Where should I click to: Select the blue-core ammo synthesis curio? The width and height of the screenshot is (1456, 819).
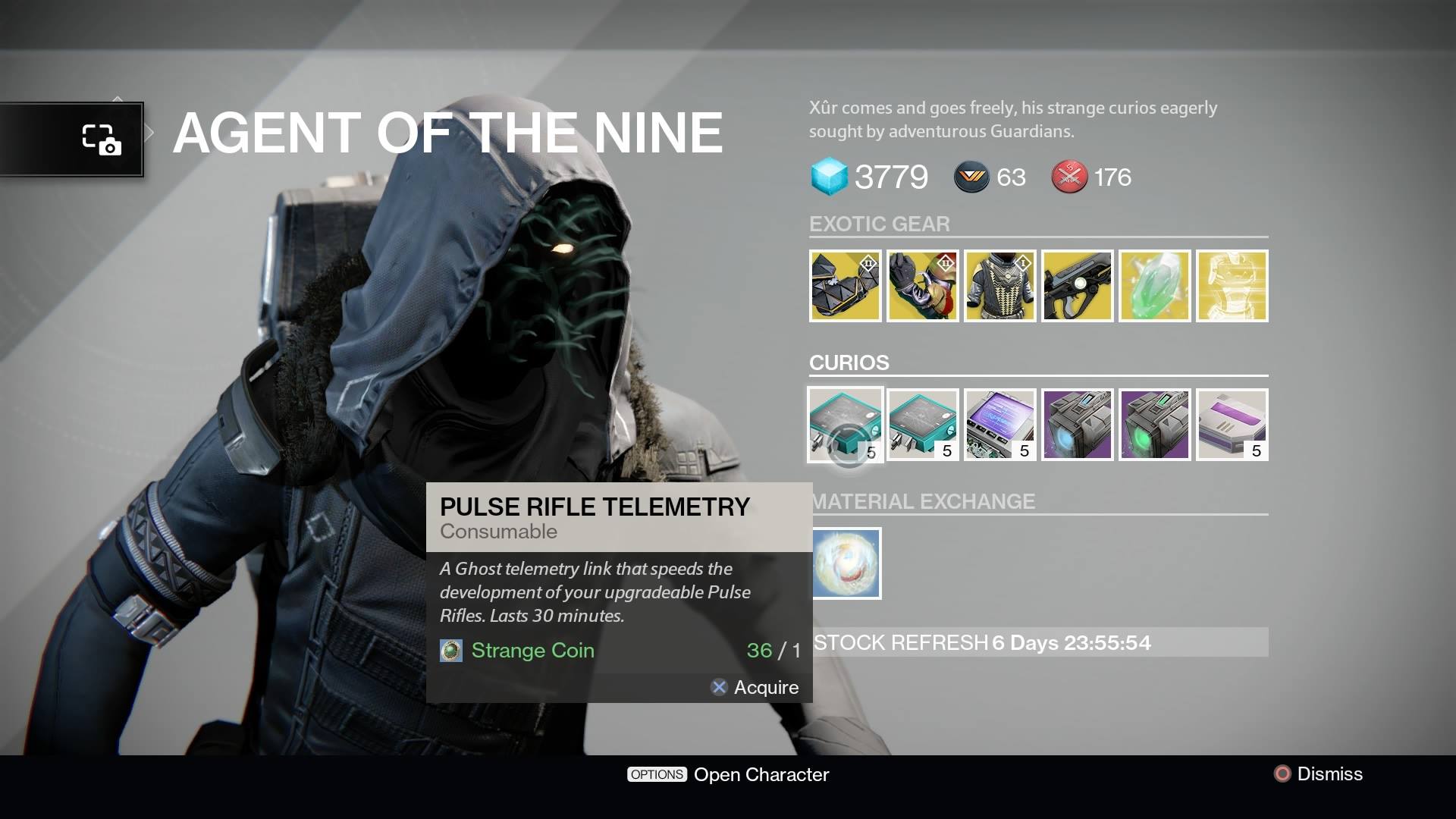coord(1077,424)
